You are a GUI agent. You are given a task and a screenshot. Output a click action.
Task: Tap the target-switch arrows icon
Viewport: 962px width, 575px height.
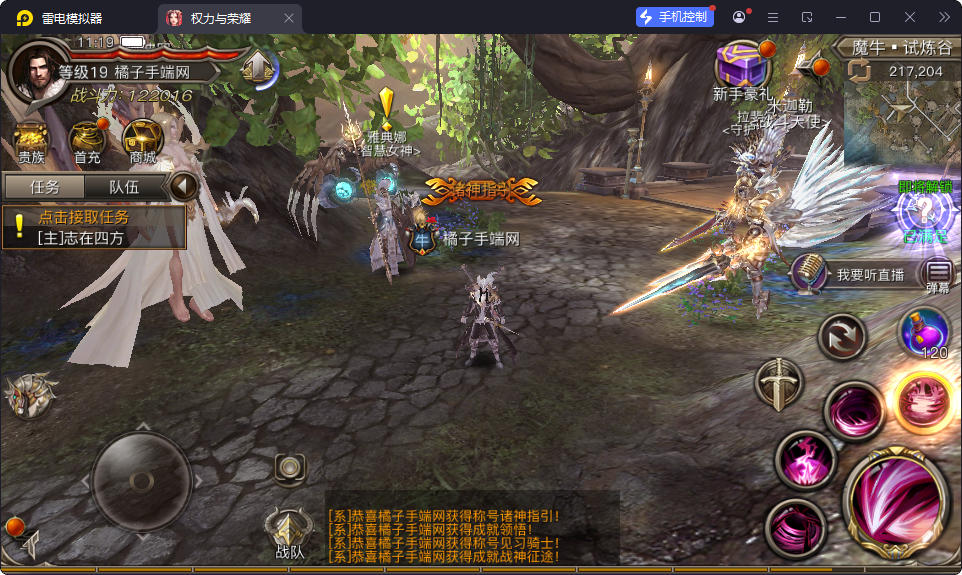(842, 336)
